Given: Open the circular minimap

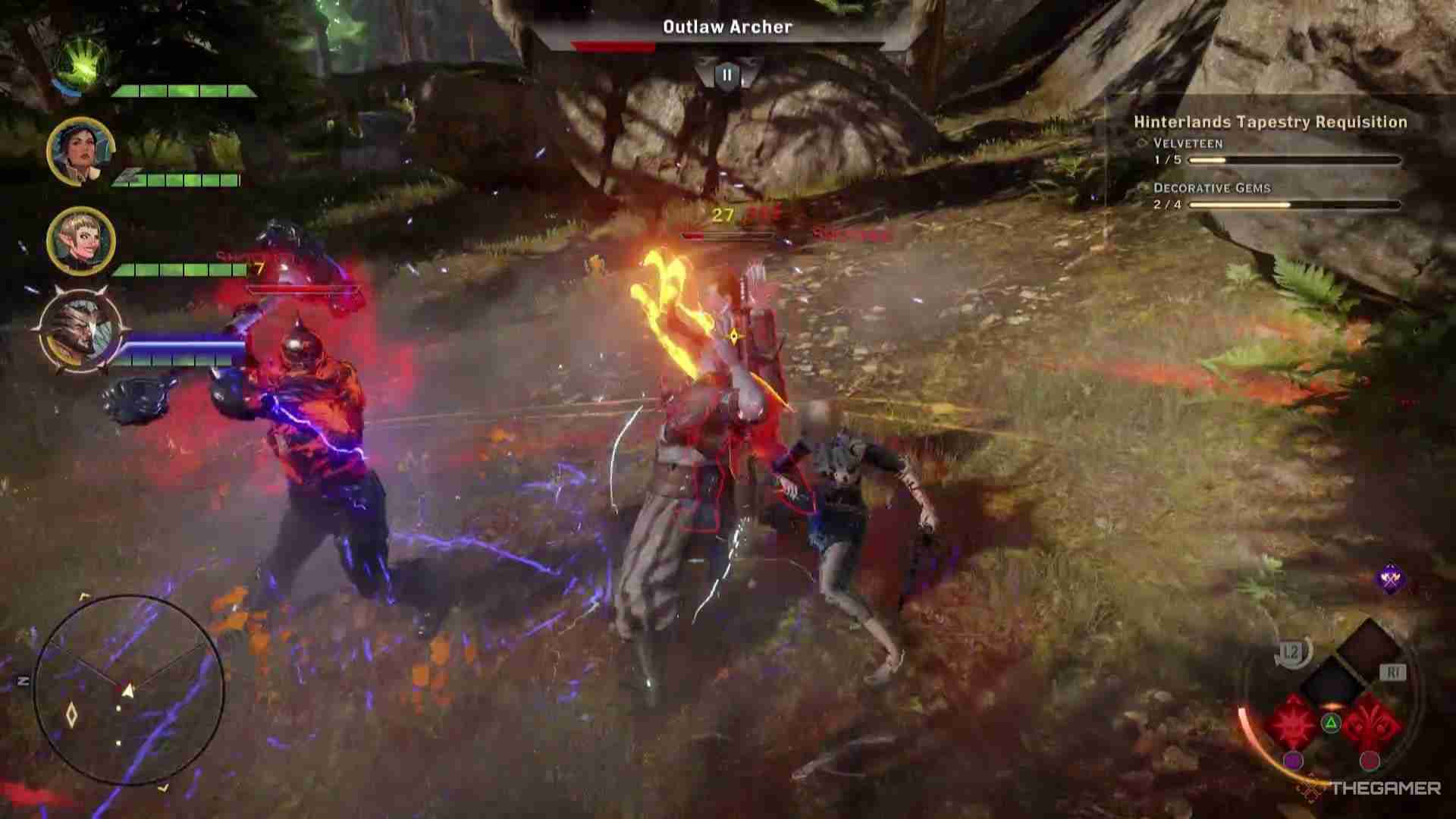Looking at the screenshot, I should [129, 689].
